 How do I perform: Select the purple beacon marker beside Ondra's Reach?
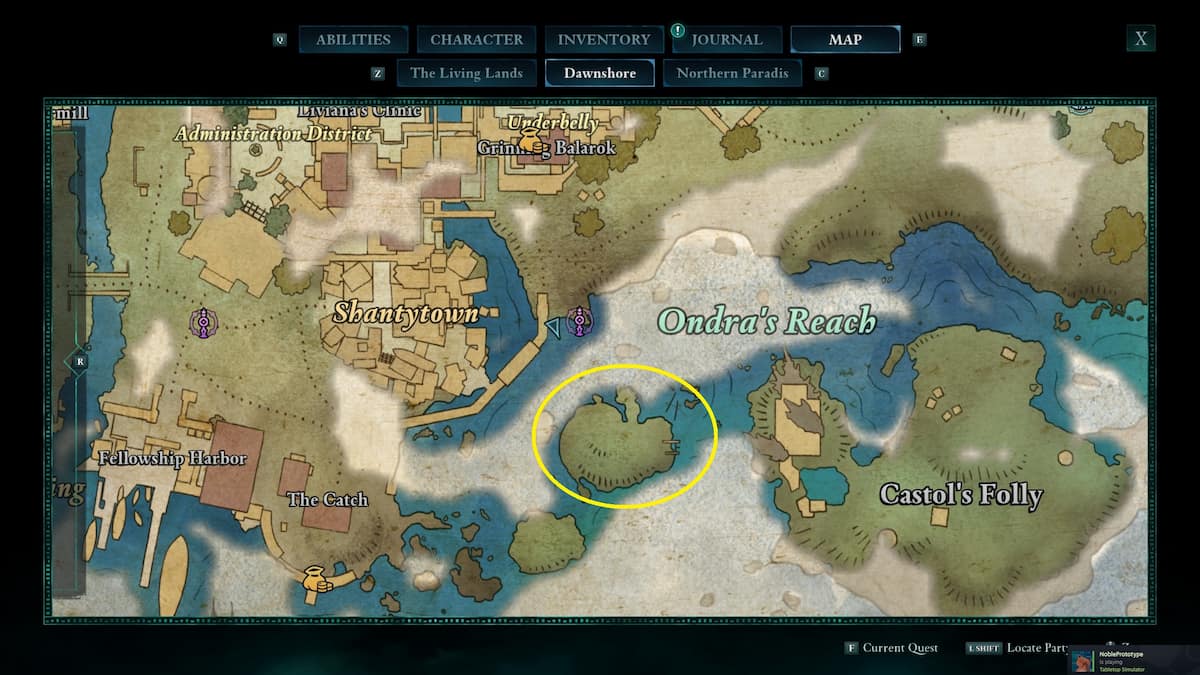(x=579, y=321)
